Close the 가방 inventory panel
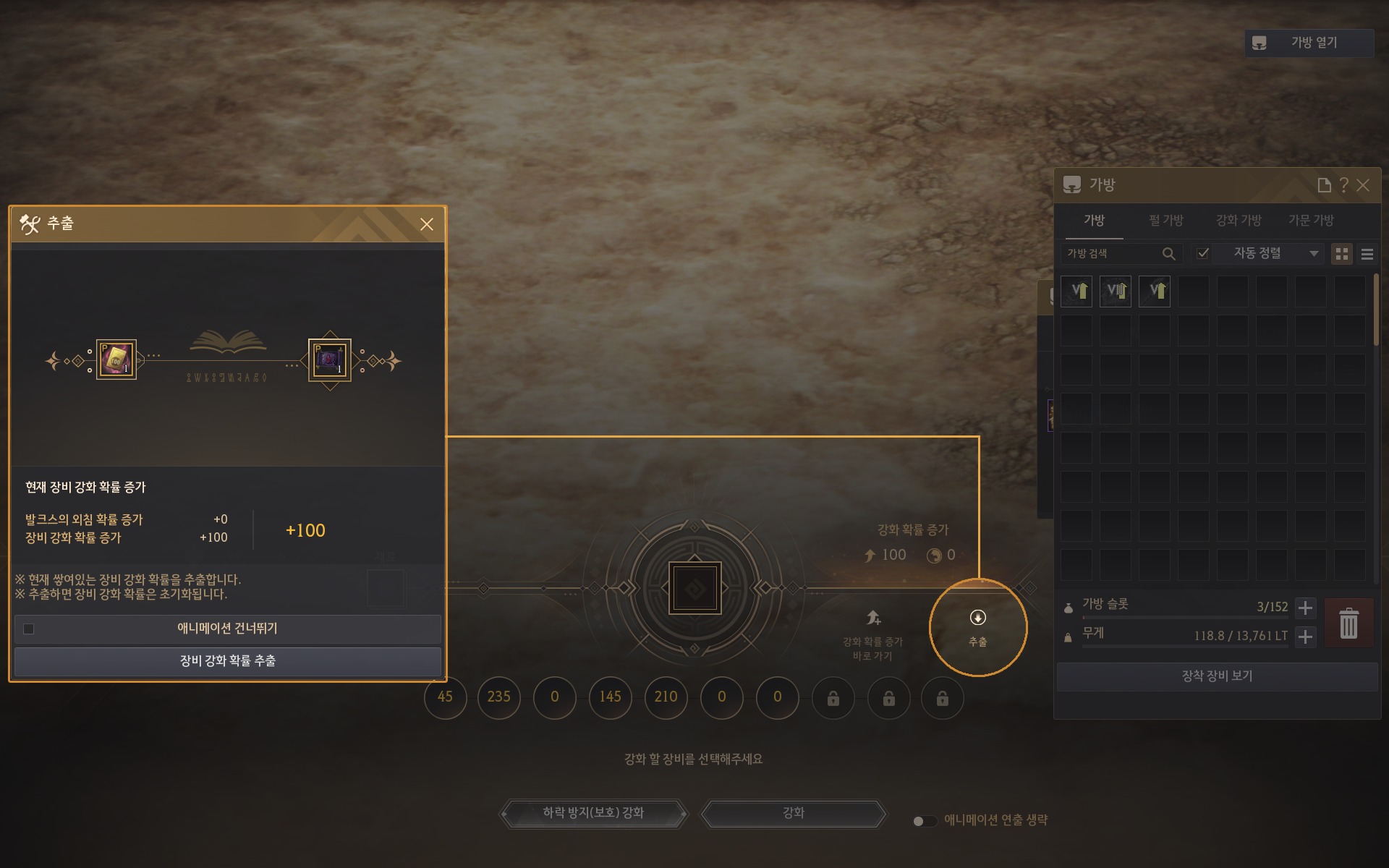The image size is (1389, 868). 1363,185
